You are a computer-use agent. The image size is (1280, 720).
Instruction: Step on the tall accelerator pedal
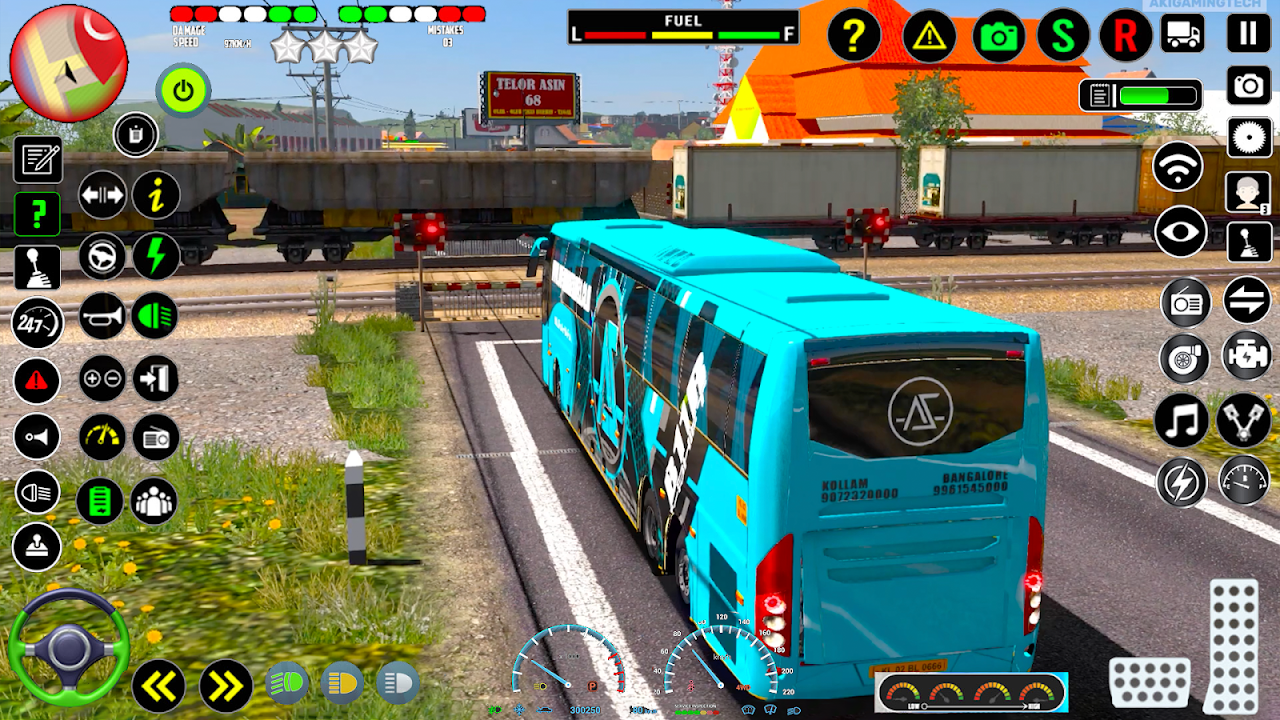1233,645
